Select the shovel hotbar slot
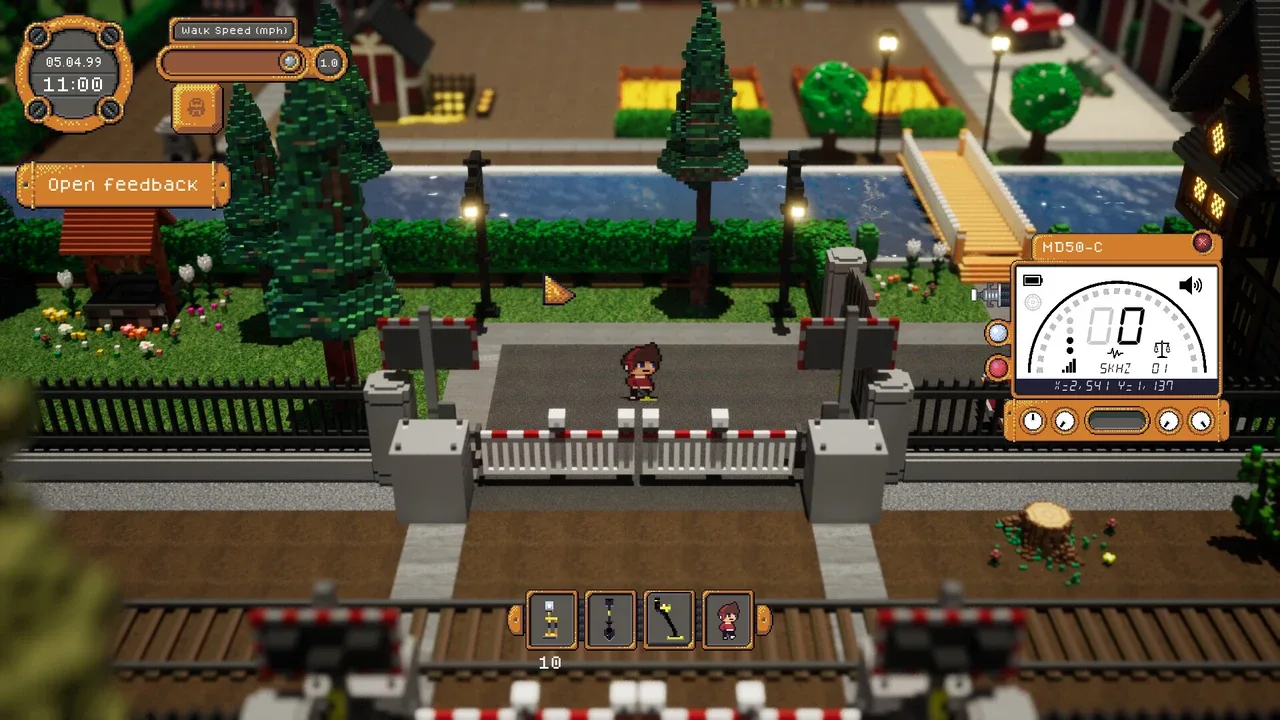1280x720 pixels. tap(610, 620)
